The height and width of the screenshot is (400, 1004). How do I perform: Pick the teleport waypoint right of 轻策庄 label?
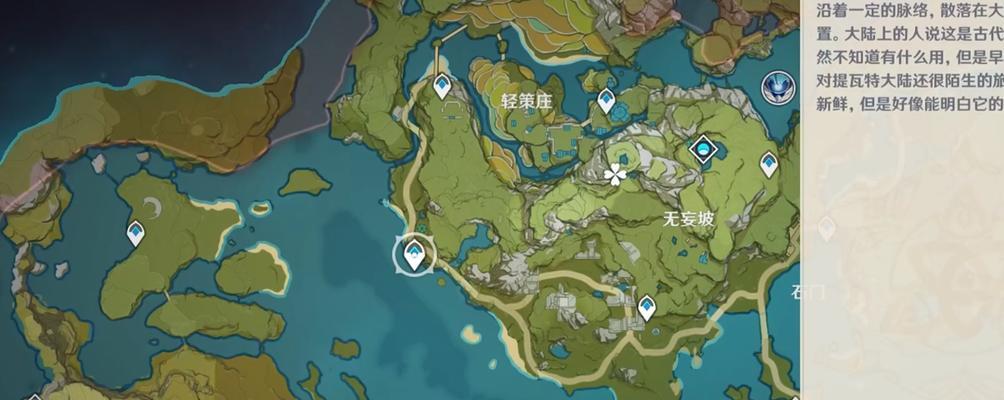coord(606,101)
